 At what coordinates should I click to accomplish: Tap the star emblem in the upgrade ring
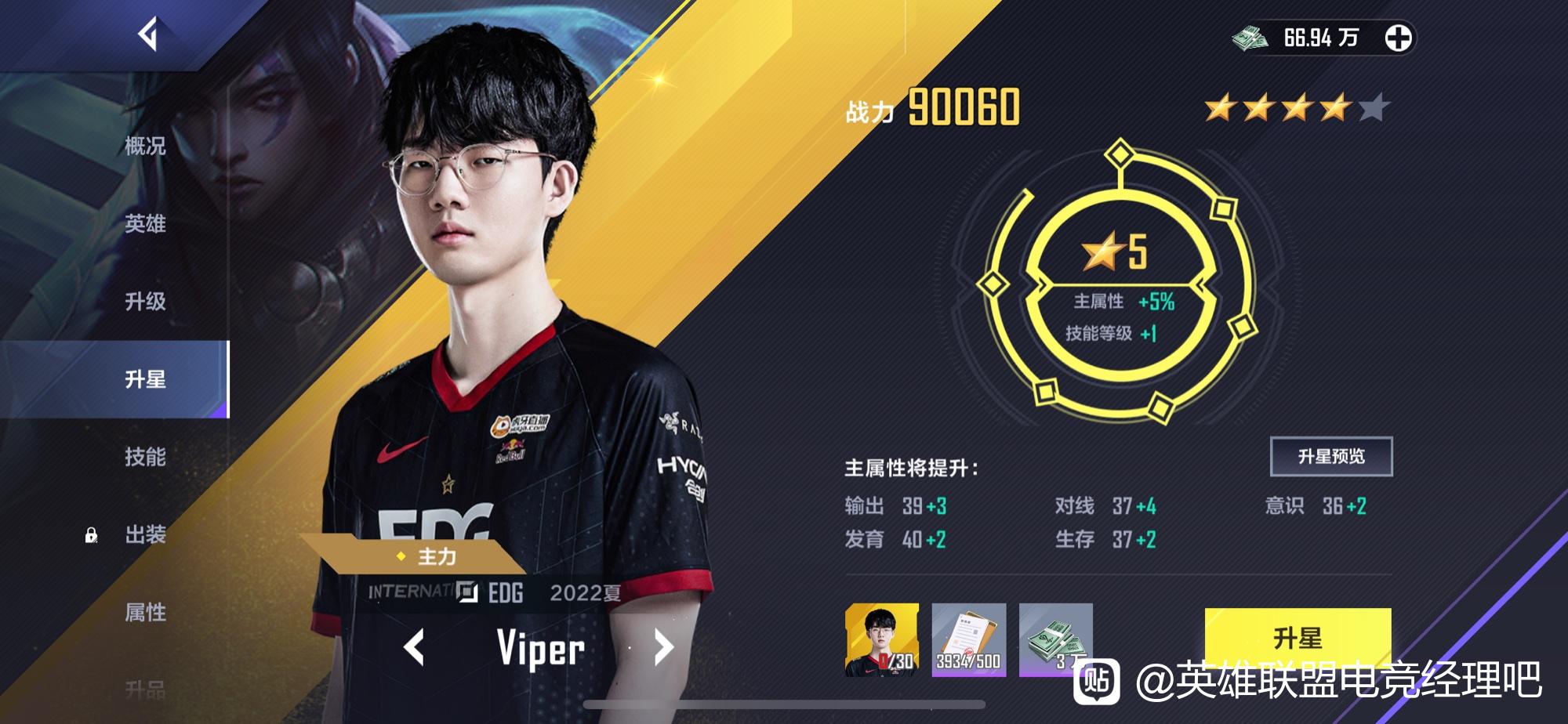click(1102, 251)
